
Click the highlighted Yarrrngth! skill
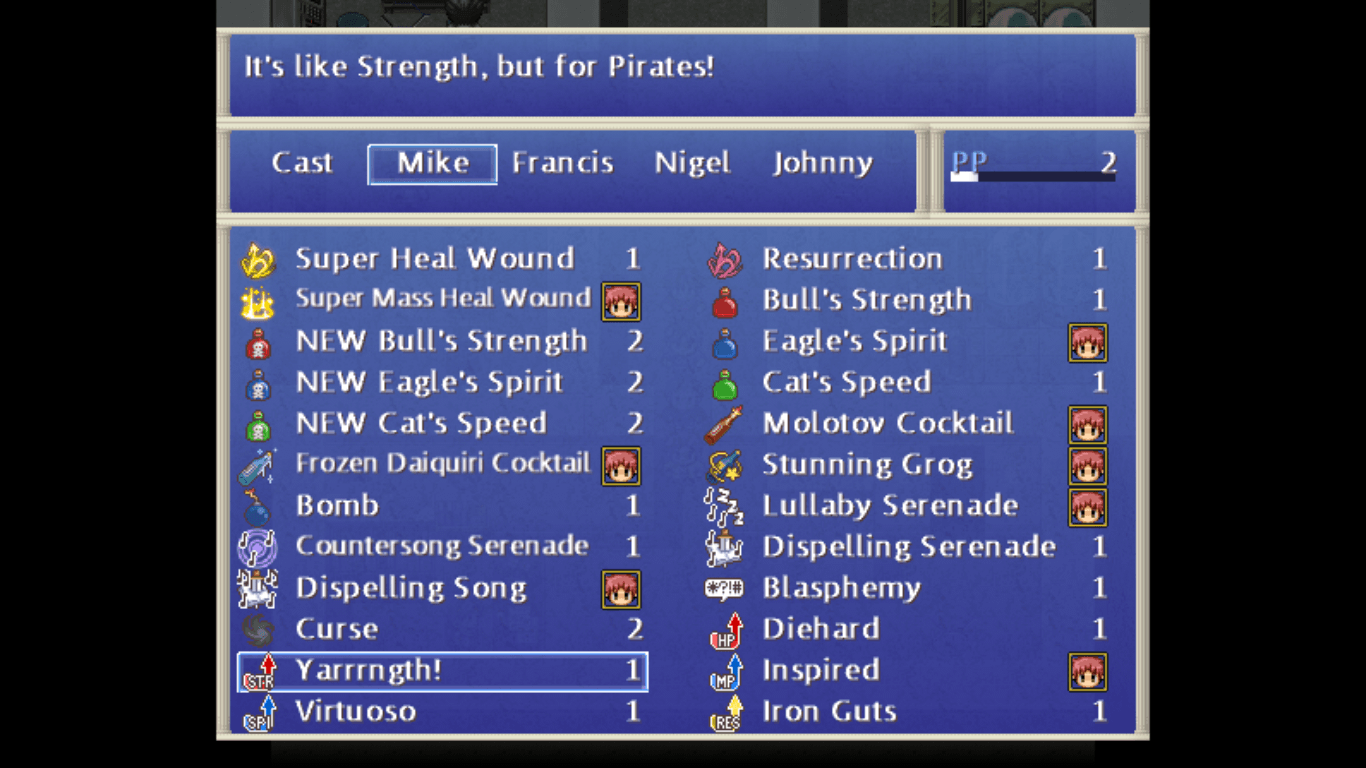(x=441, y=671)
